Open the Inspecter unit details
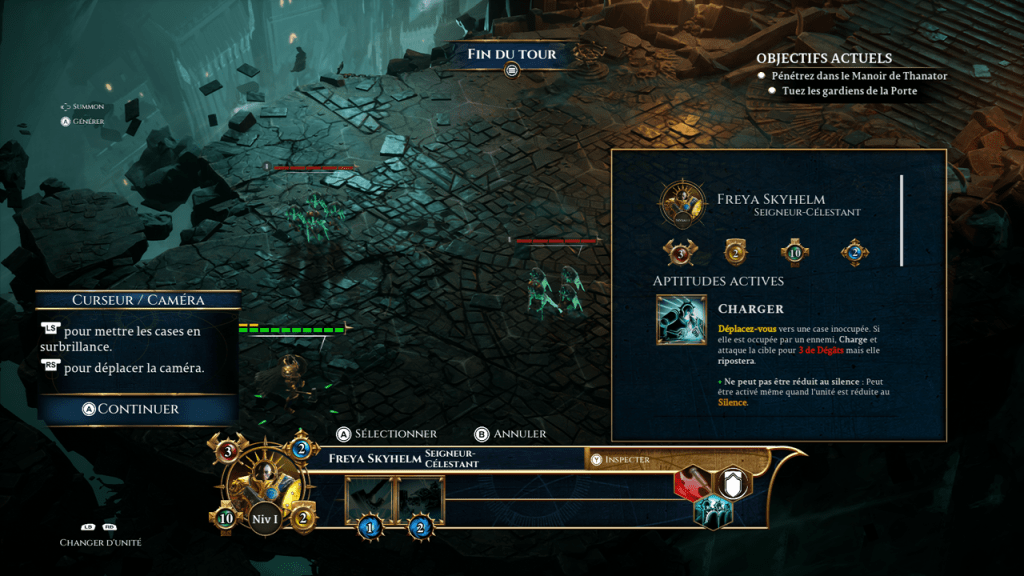Screen dimensions: 1024x576 click(x=627, y=459)
